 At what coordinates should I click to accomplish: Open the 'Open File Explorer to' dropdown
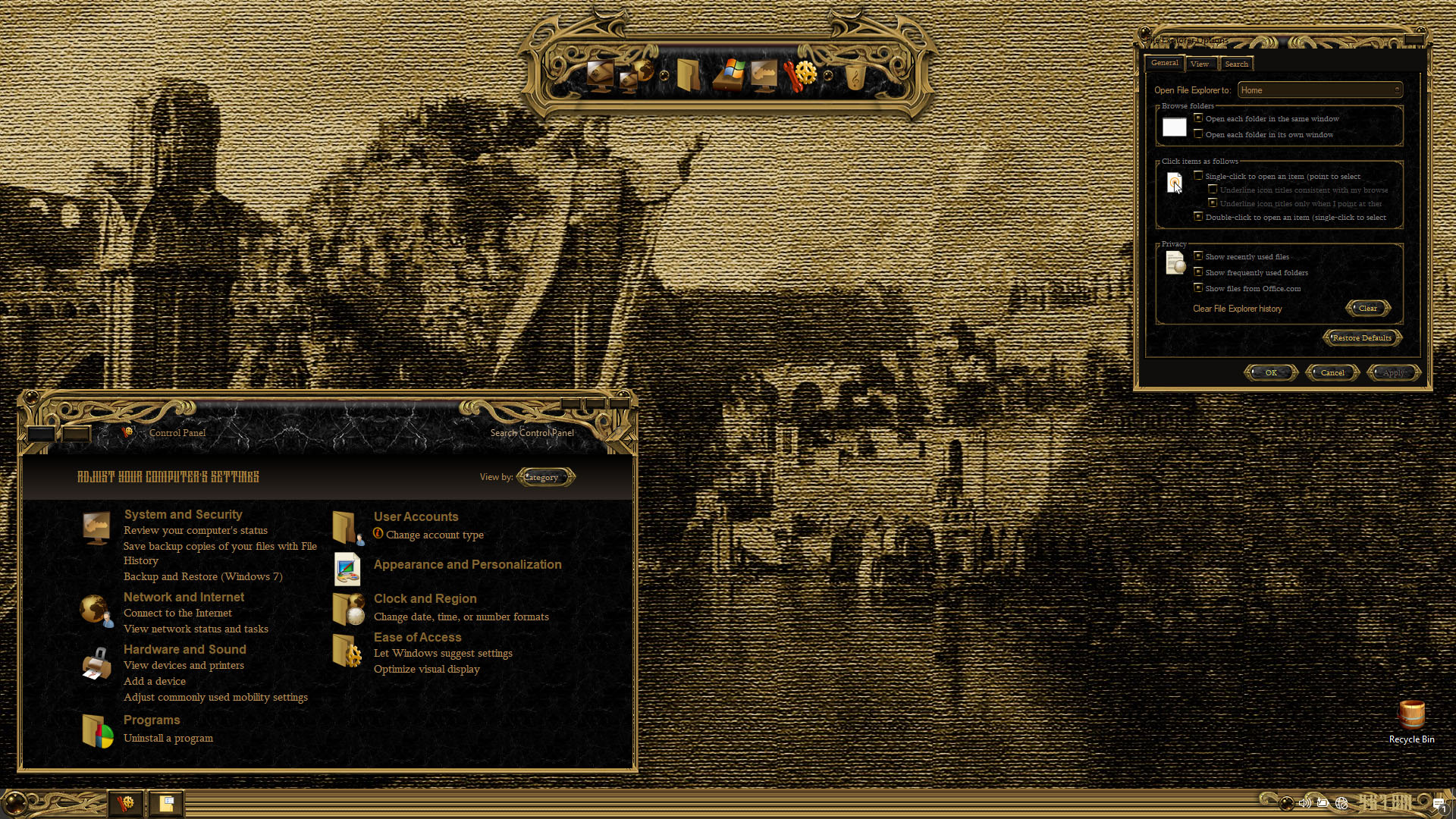point(1319,90)
